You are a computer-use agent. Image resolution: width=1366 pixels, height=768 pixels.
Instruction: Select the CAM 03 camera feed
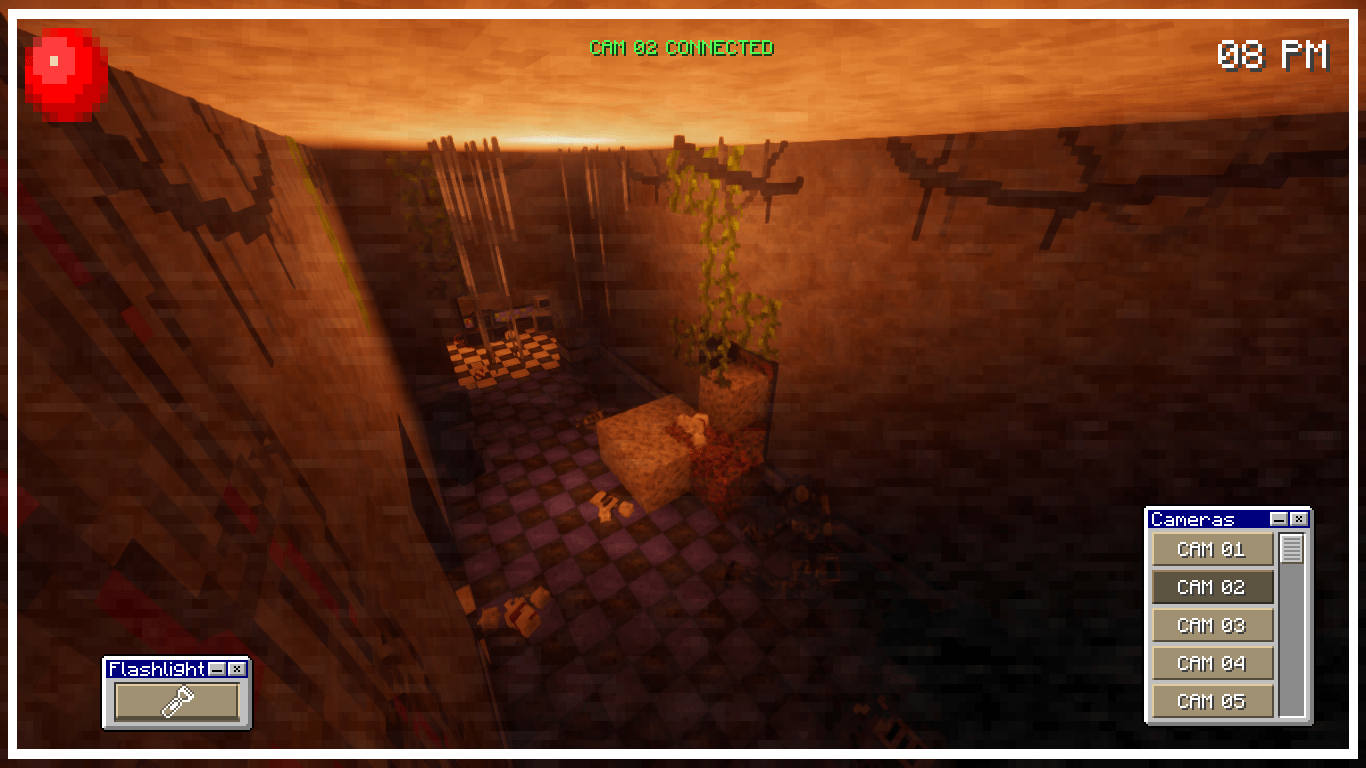1212,625
